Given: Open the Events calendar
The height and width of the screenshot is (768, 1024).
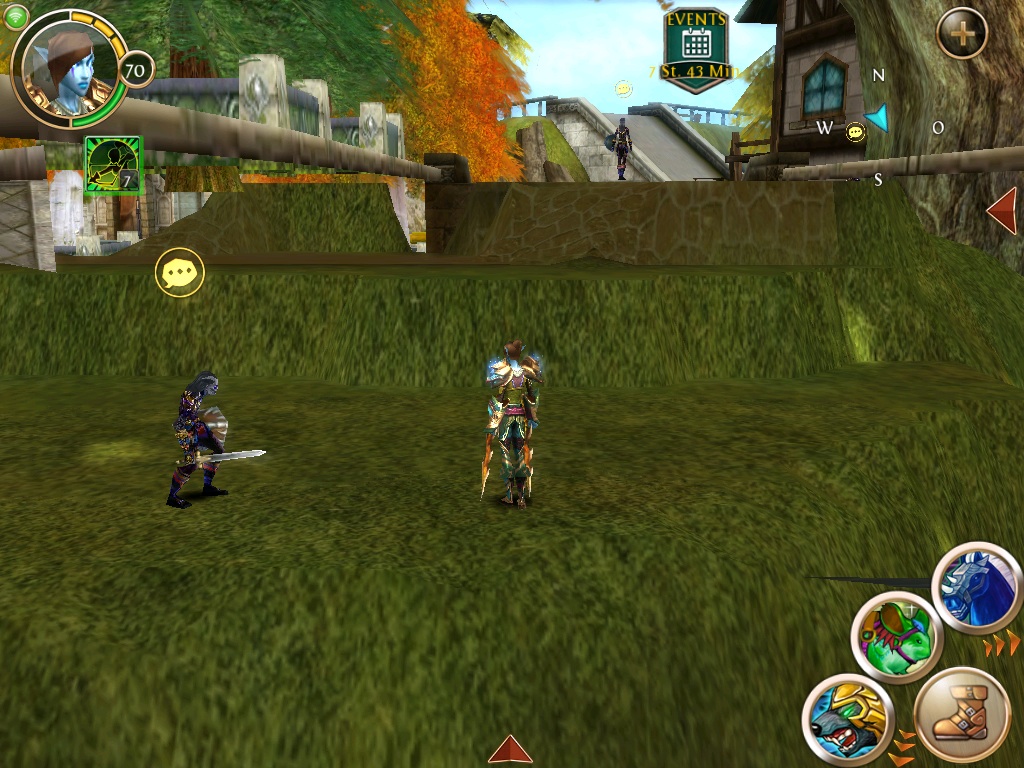Looking at the screenshot, I should pyautogui.click(x=696, y=44).
